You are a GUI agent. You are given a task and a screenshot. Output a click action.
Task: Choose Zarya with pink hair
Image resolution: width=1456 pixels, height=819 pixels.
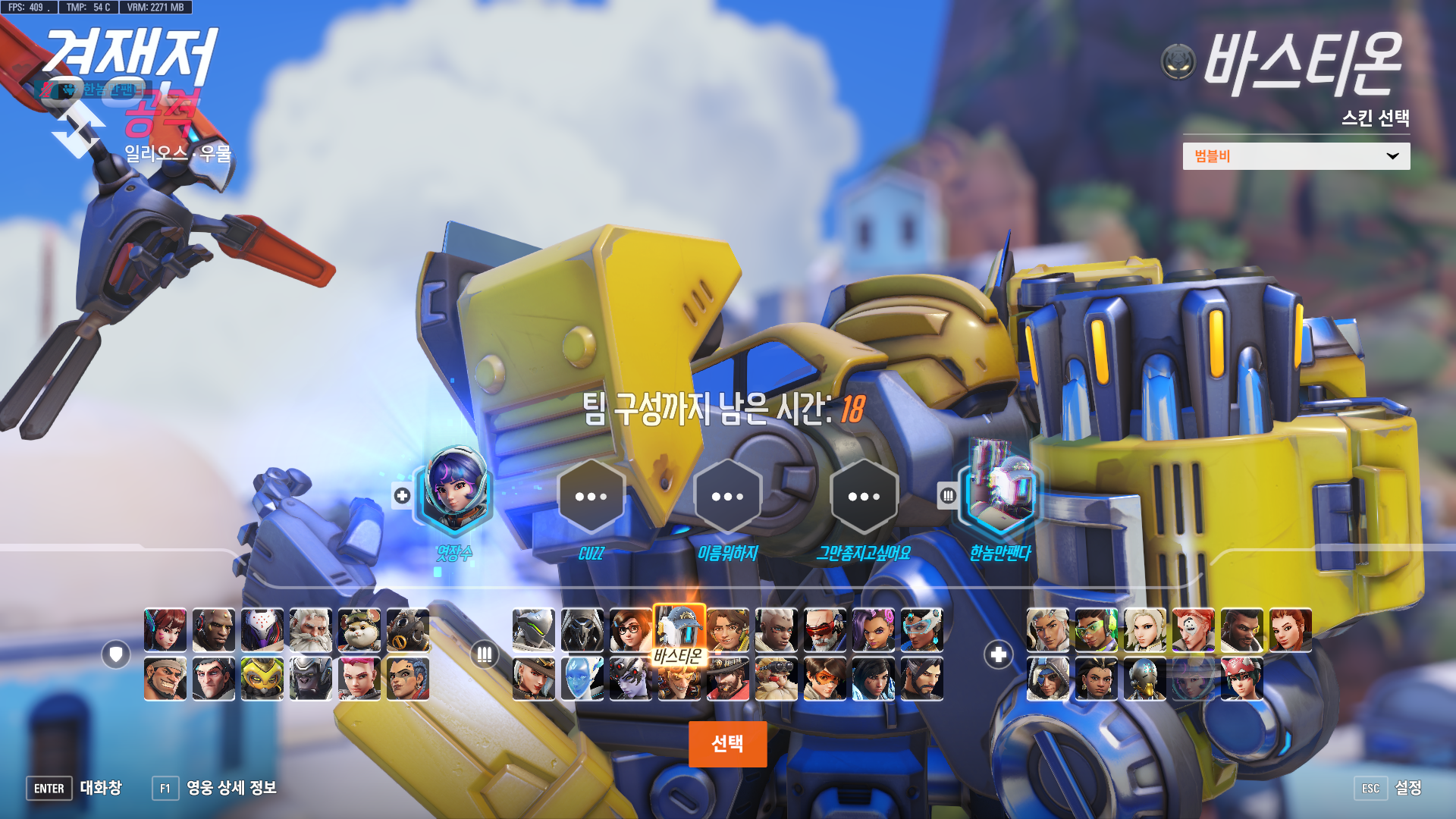click(359, 679)
